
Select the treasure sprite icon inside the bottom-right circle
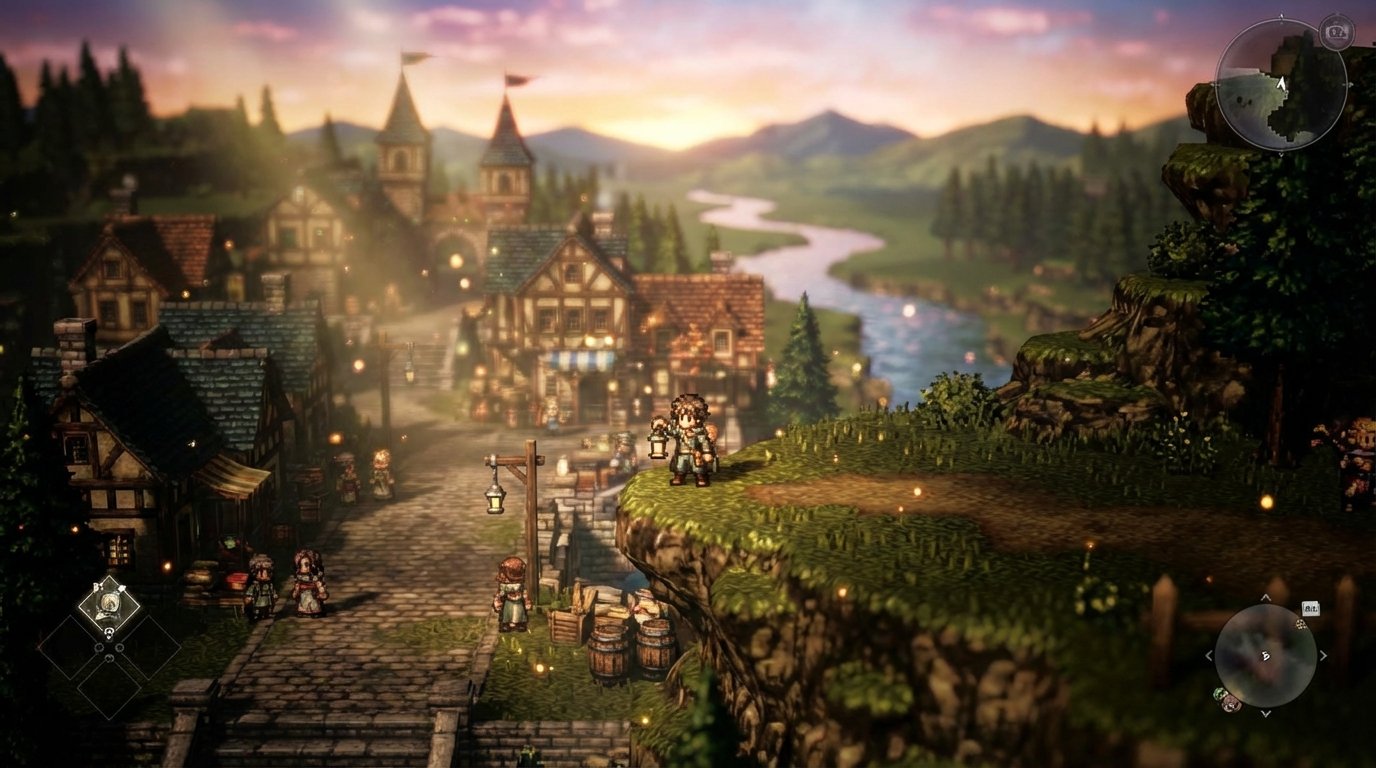point(1300,624)
